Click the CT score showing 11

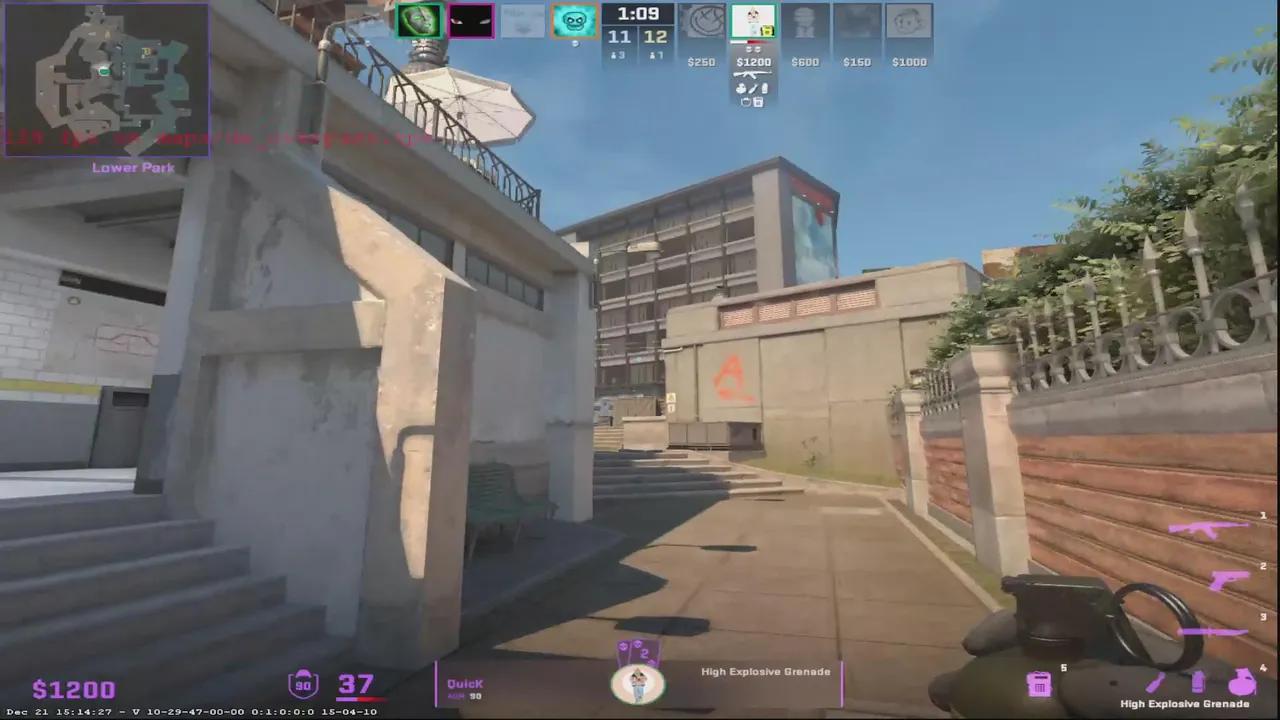click(620, 36)
